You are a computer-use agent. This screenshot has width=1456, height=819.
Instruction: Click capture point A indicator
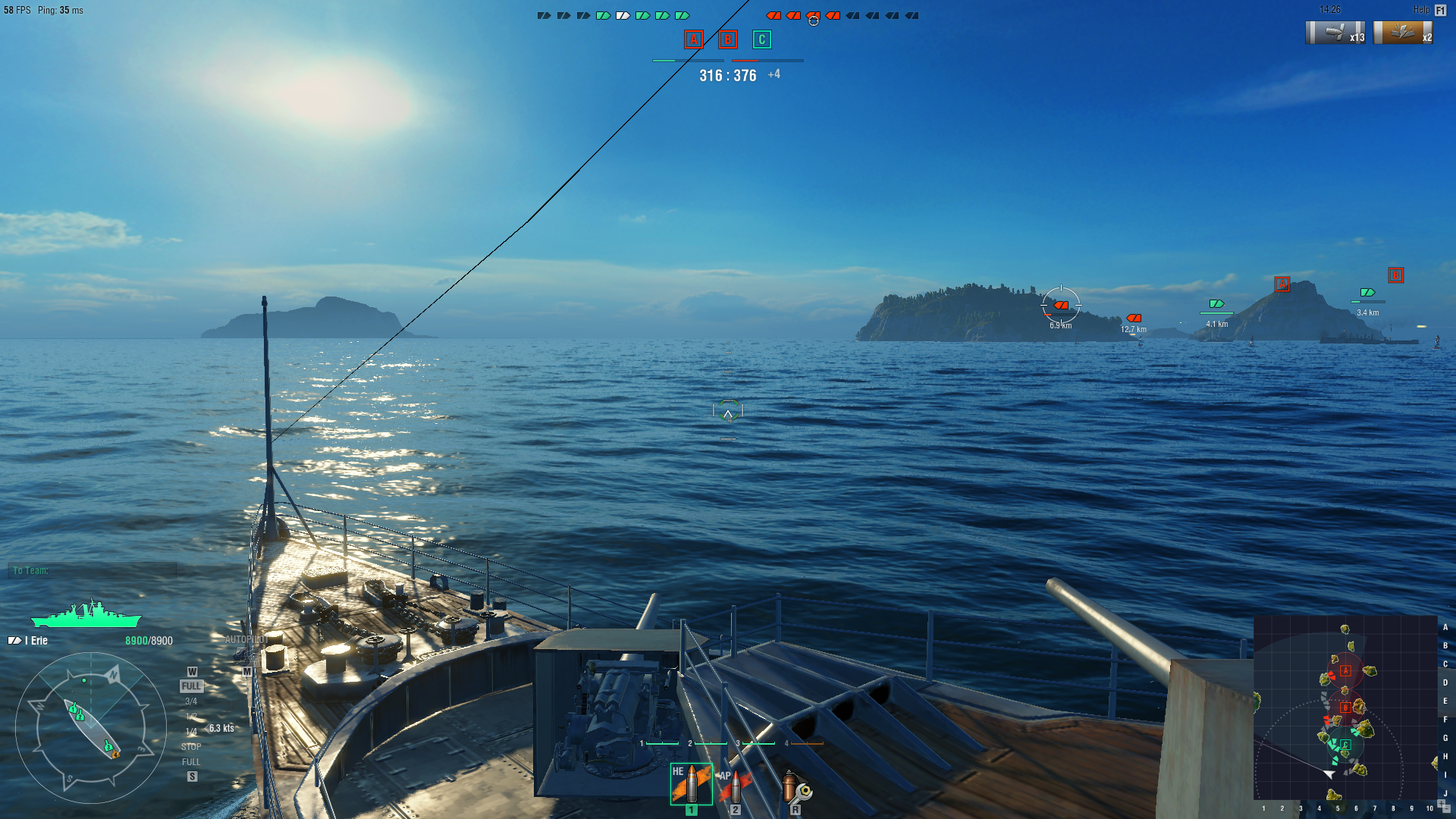coord(692,39)
